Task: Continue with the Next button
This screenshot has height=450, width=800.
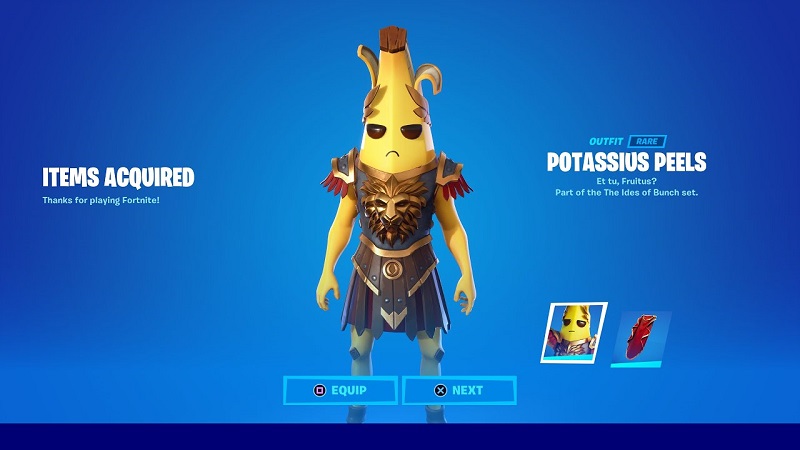Action: (x=459, y=390)
